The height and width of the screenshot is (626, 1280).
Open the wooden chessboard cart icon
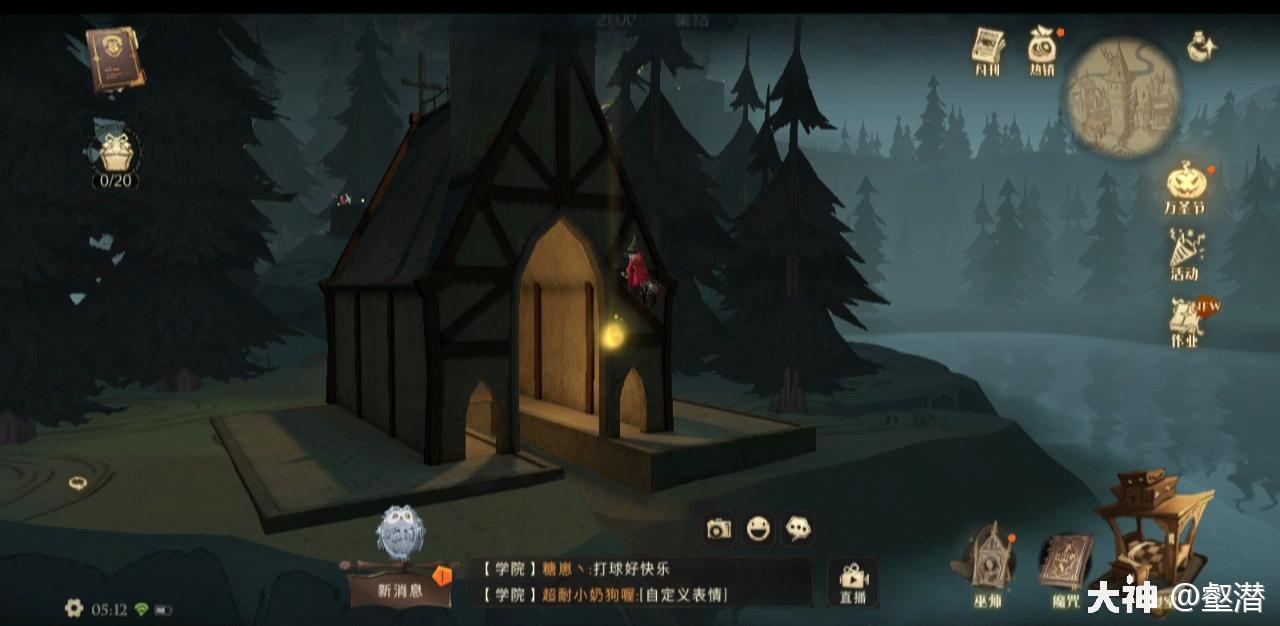tap(1150, 530)
